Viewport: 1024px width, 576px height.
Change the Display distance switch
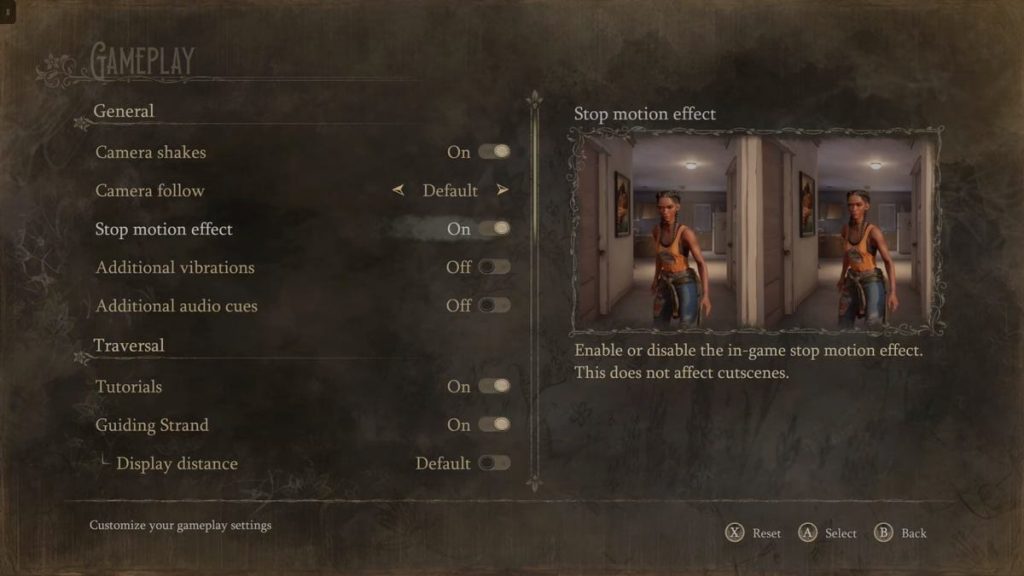pos(494,463)
